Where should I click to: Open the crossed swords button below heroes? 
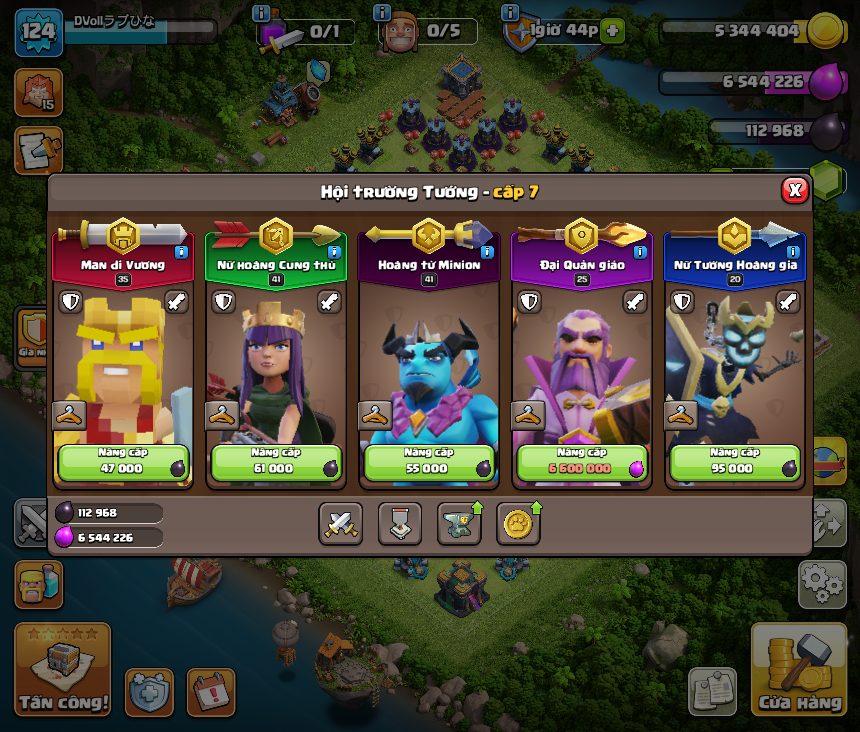(340, 523)
